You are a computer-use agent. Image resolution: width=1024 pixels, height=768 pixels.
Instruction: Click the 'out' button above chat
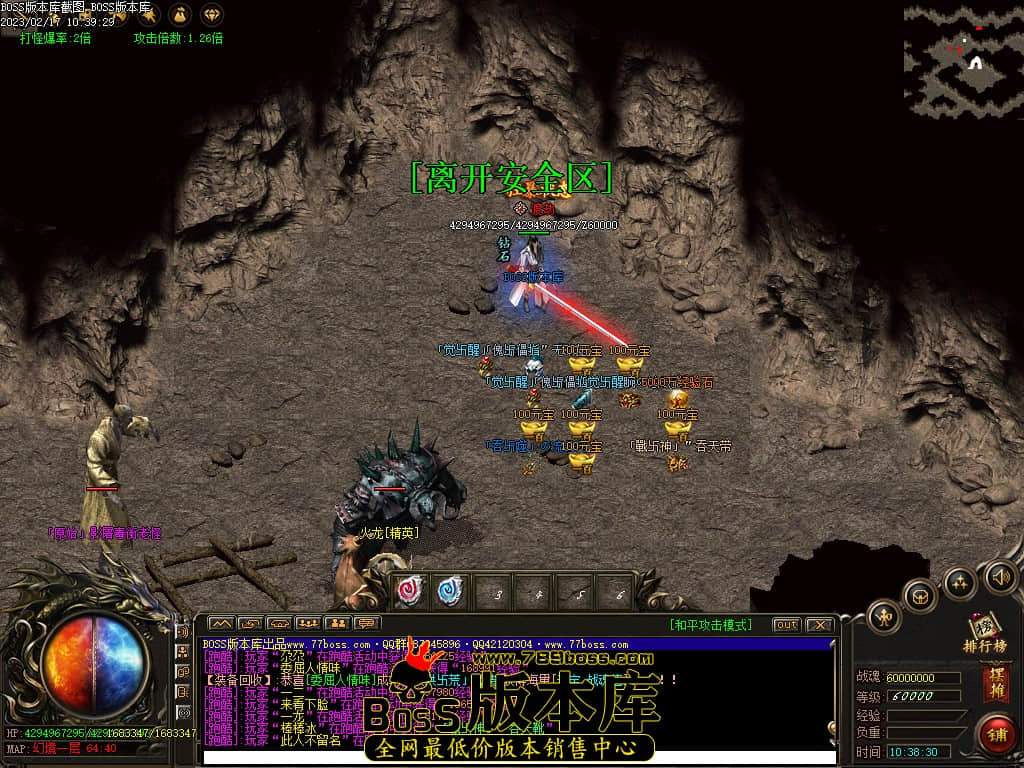click(787, 625)
